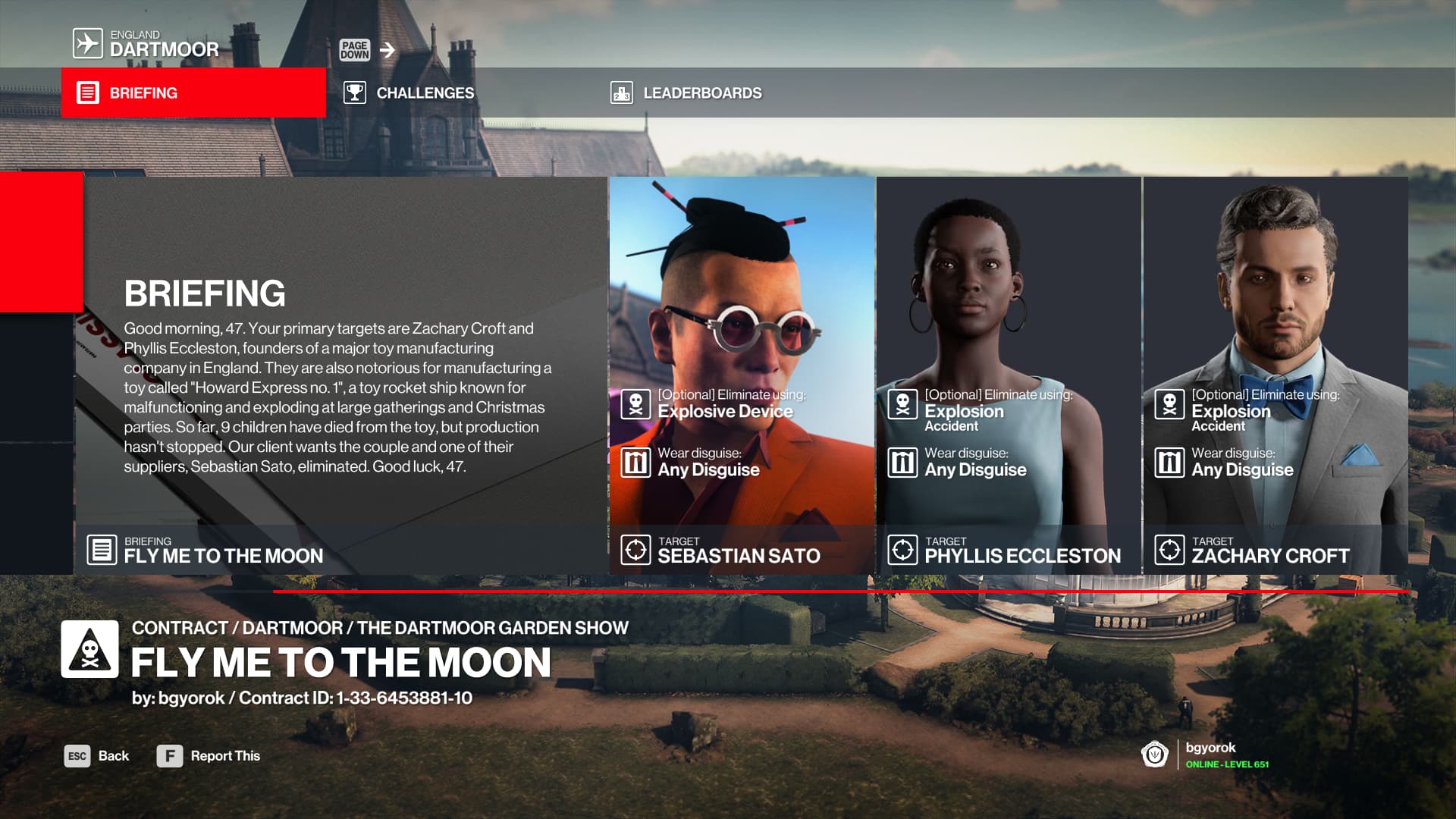Open the bgyorok player profile badge
Image resolution: width=1456 pixels, height=819 pixels.
[1206, 755]
